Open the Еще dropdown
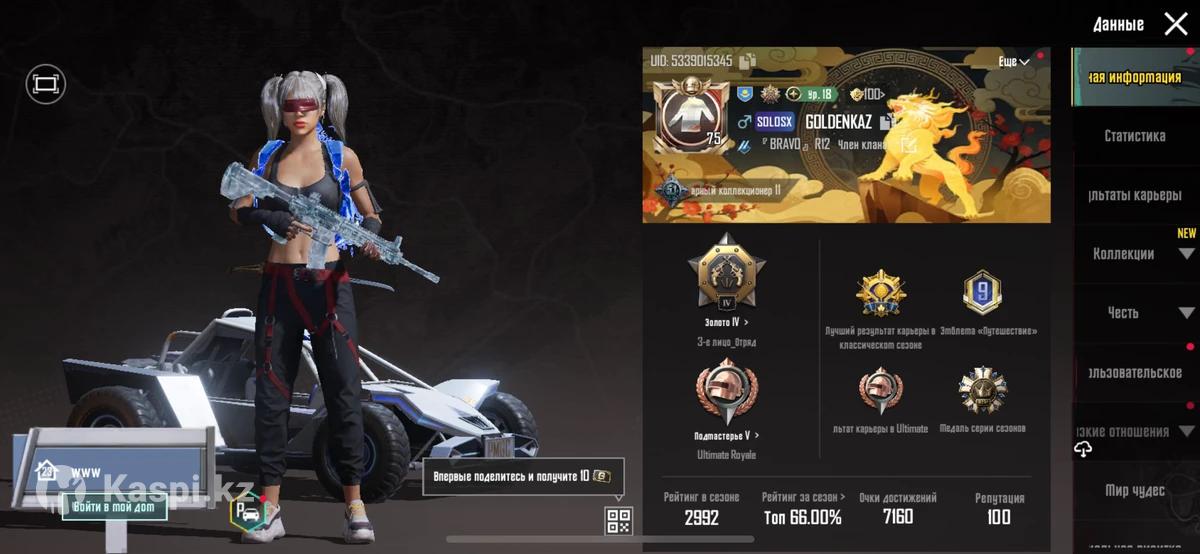Screen dimensions: 1200x554 [1013, 62]
